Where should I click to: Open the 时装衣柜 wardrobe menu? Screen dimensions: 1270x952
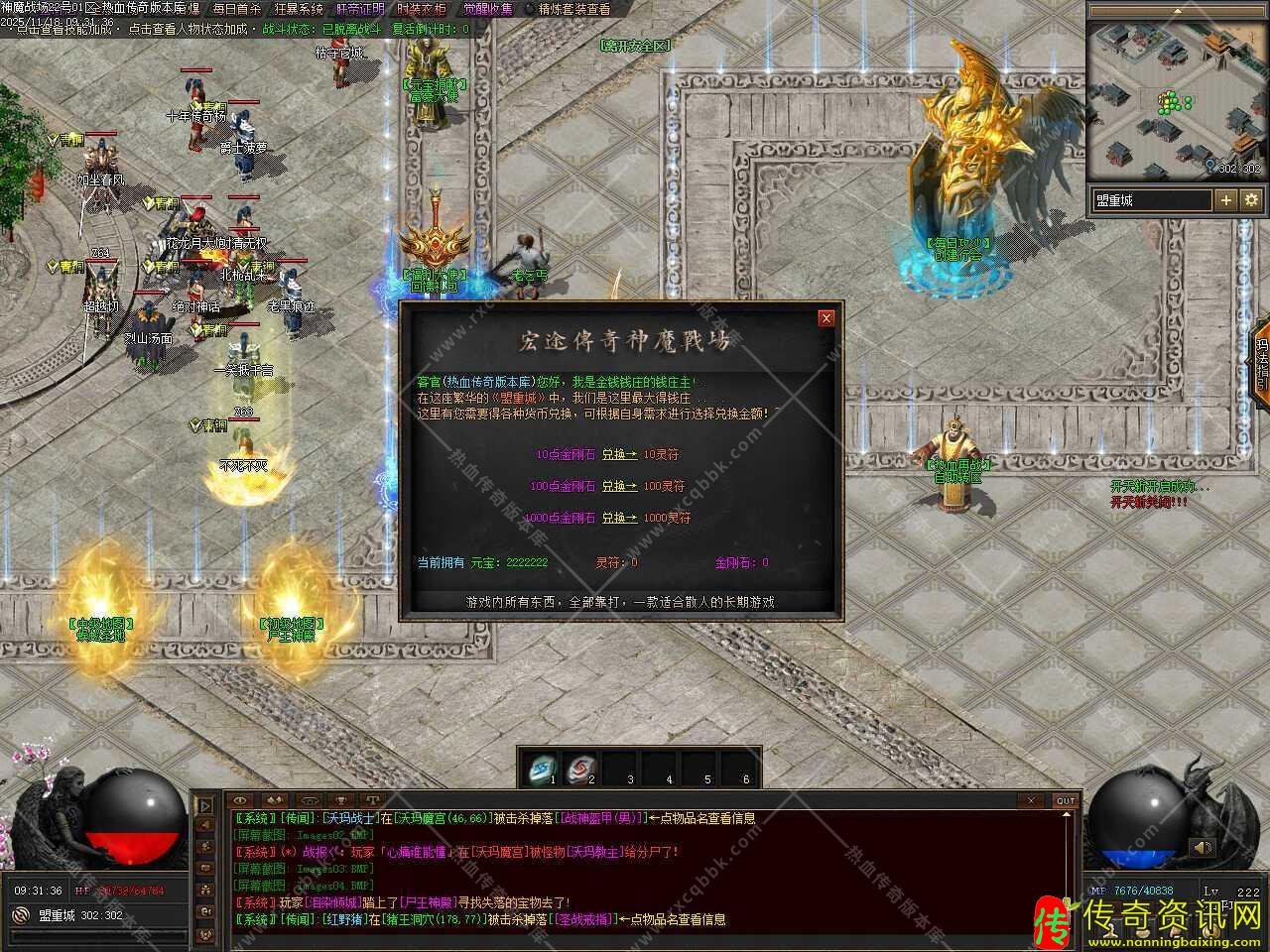(421, 9)
